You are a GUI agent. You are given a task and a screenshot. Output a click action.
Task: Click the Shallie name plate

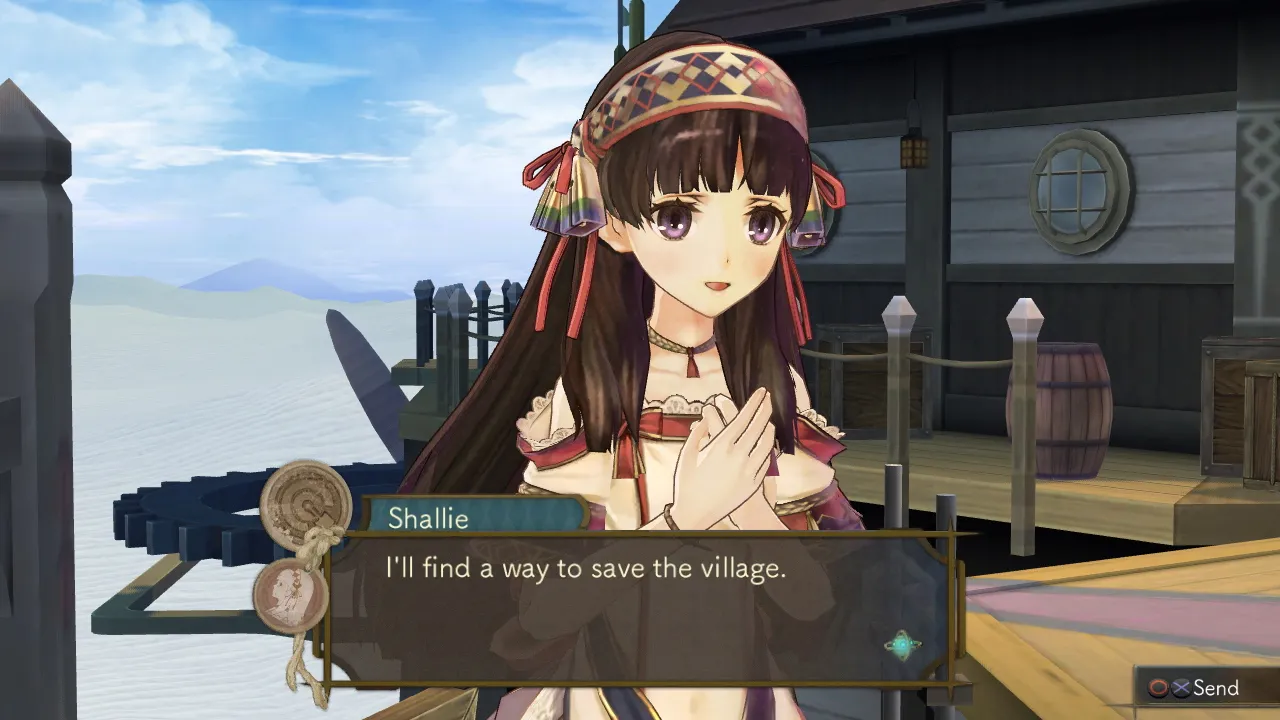pos(428,519)
